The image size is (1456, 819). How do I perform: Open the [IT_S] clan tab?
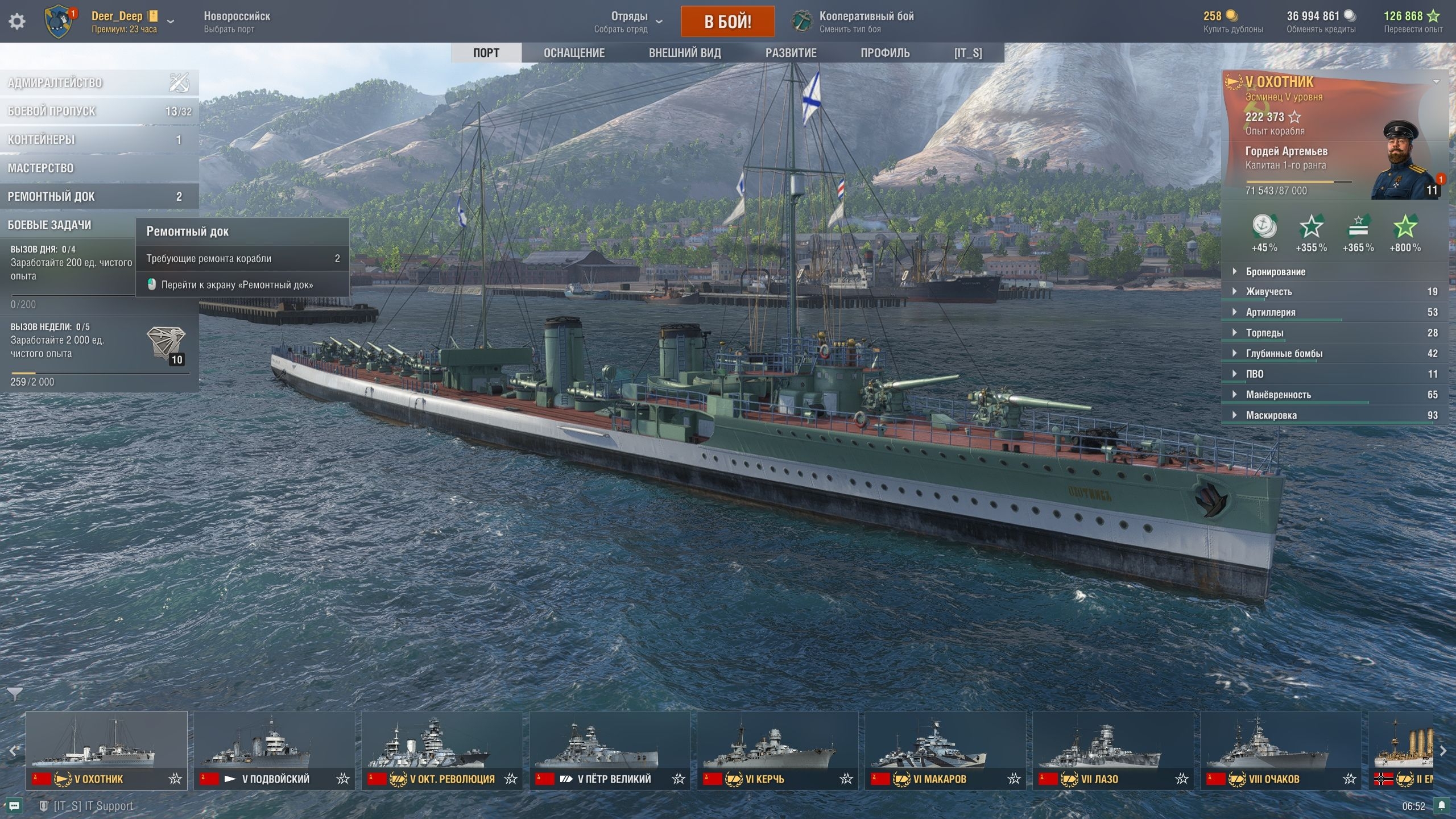pos(968,53)
